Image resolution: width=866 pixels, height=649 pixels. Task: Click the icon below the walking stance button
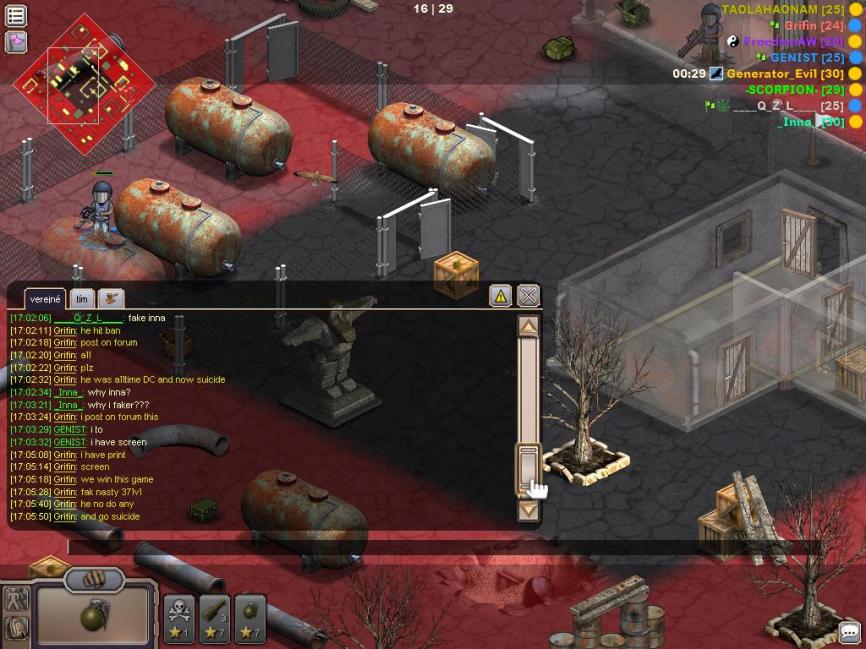[16, 629]
